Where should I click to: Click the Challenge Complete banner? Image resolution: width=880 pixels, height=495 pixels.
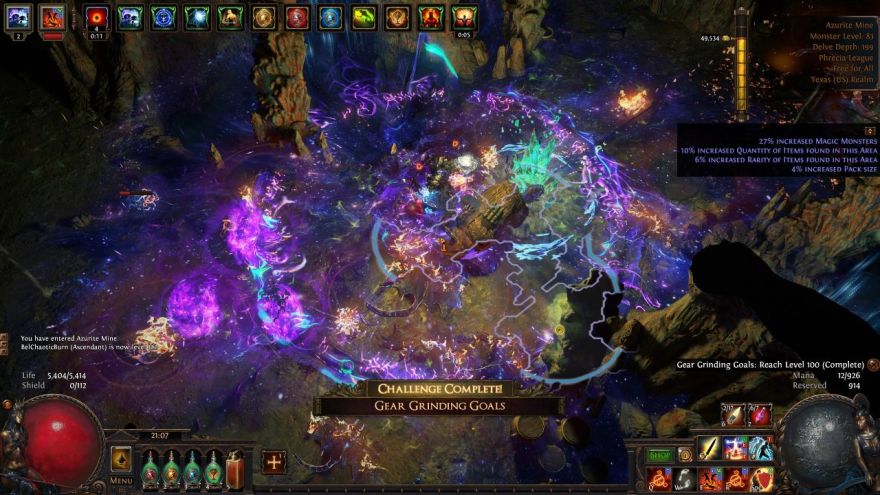439,389
